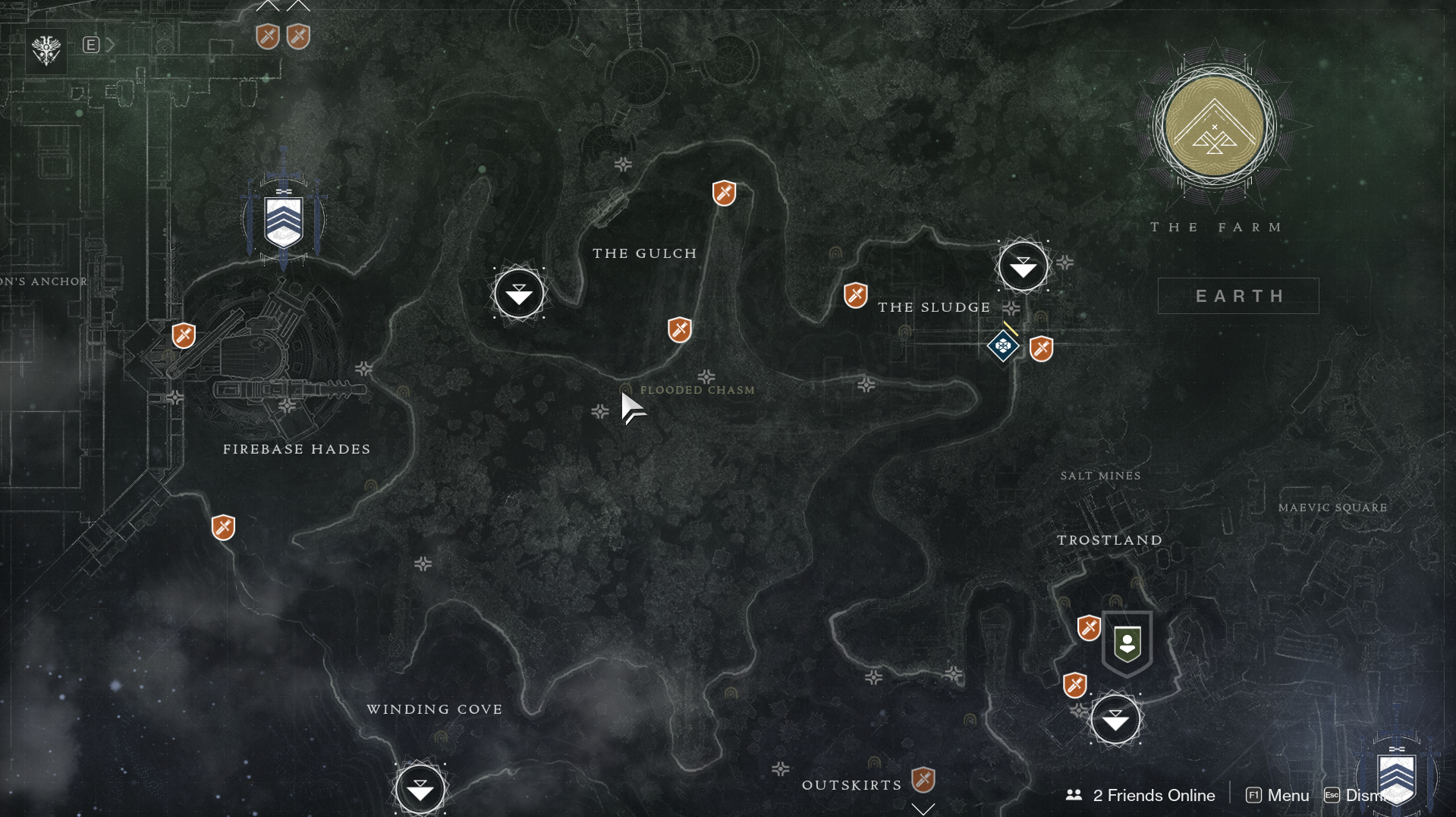Choose the topmost adventure marker in The Gulch

724,193
